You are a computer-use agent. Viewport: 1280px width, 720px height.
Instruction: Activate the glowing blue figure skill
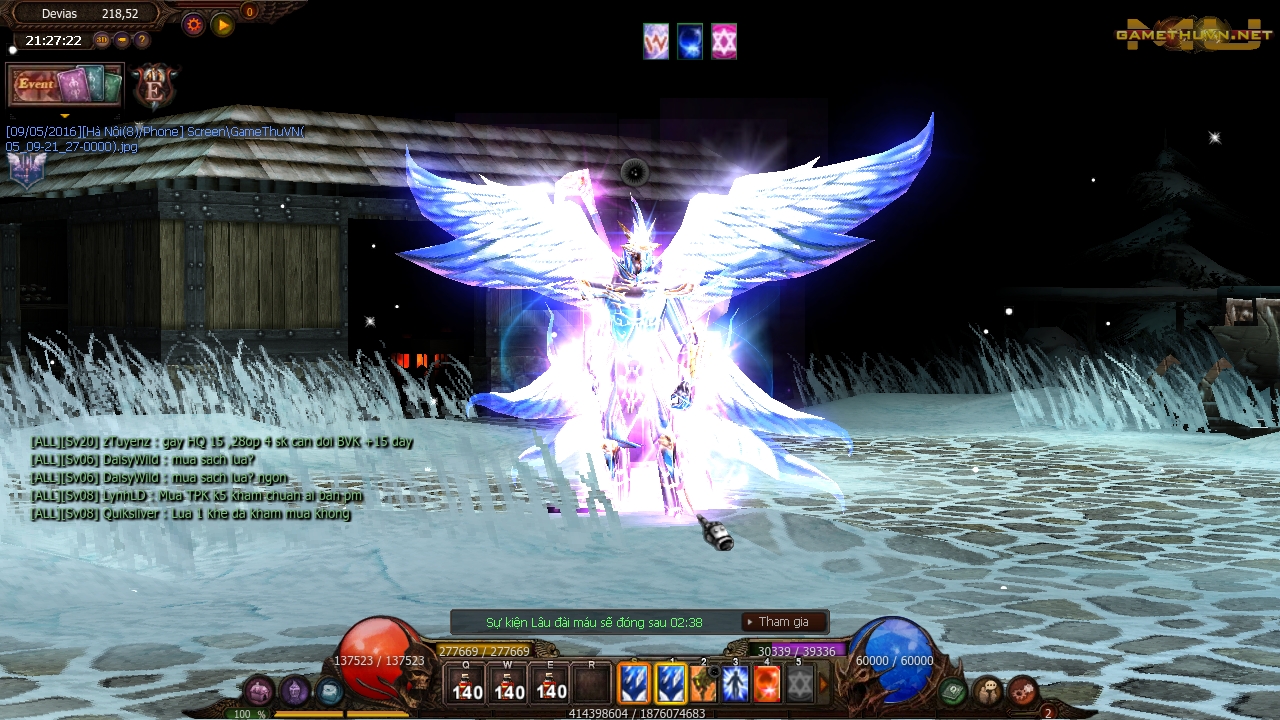click(x=735, y=684)
